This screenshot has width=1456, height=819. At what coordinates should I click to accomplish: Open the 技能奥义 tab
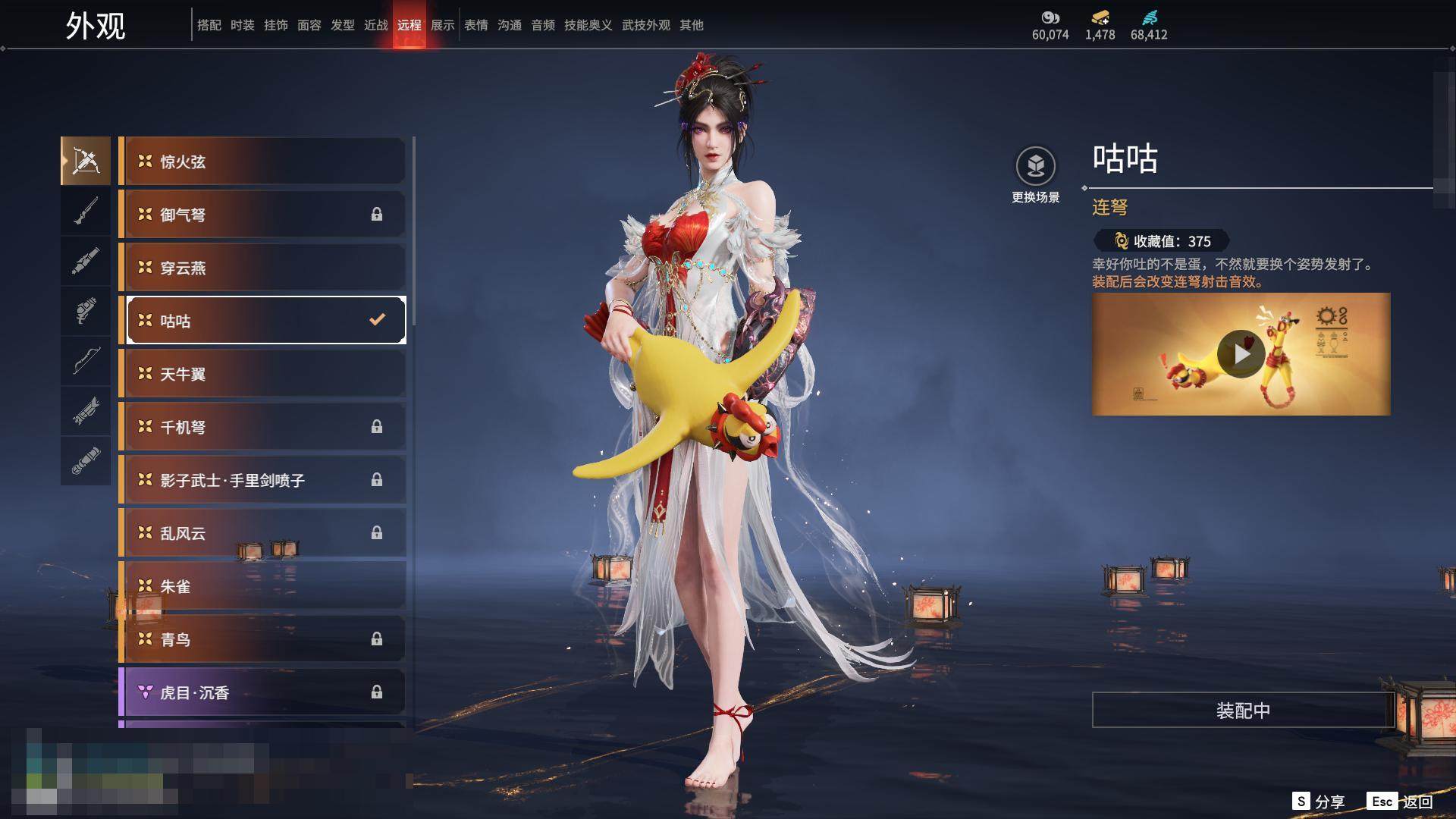pyautogui.click(x=588, y=25)
